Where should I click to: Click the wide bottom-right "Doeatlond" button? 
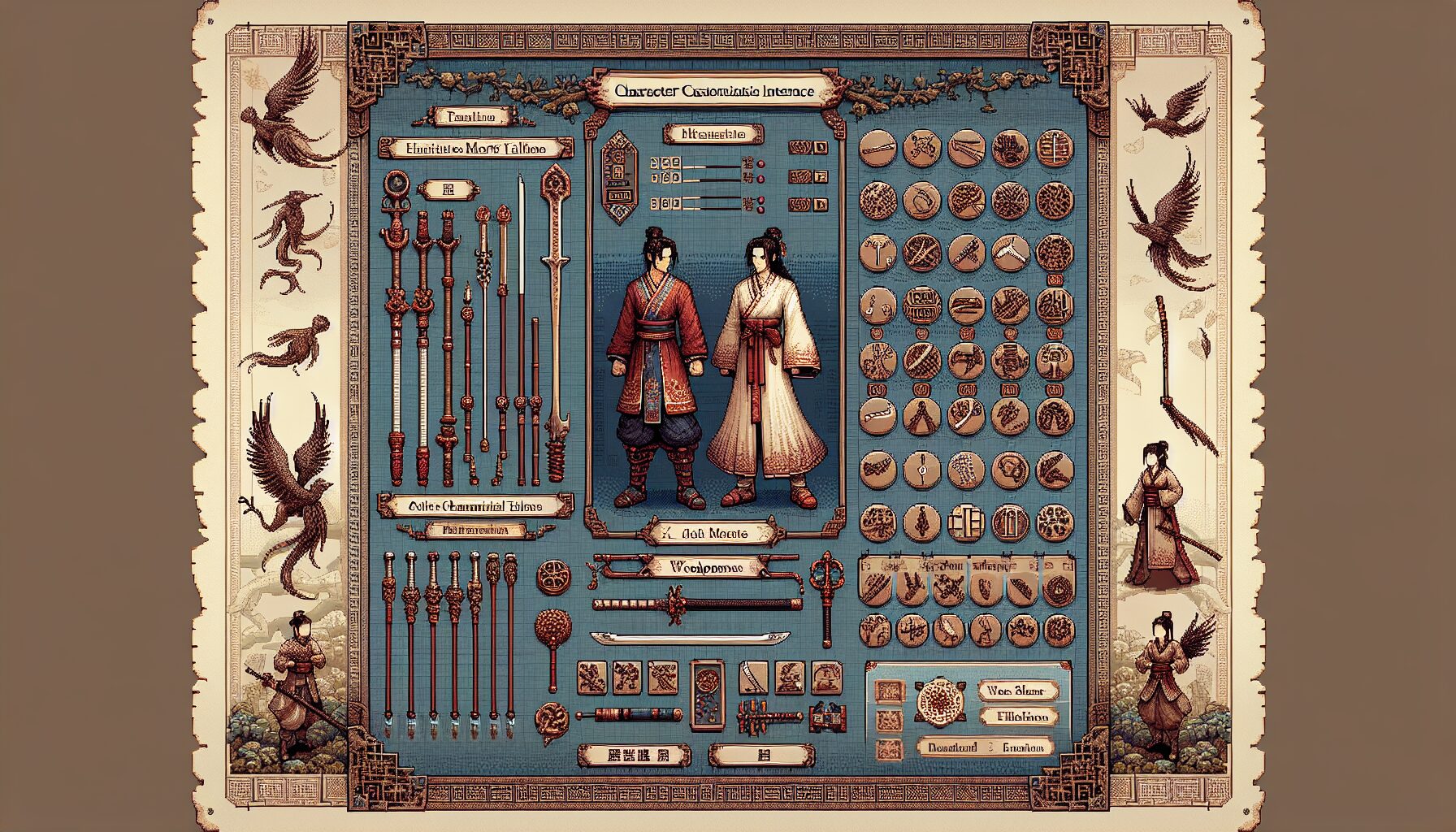click(985, 747)
